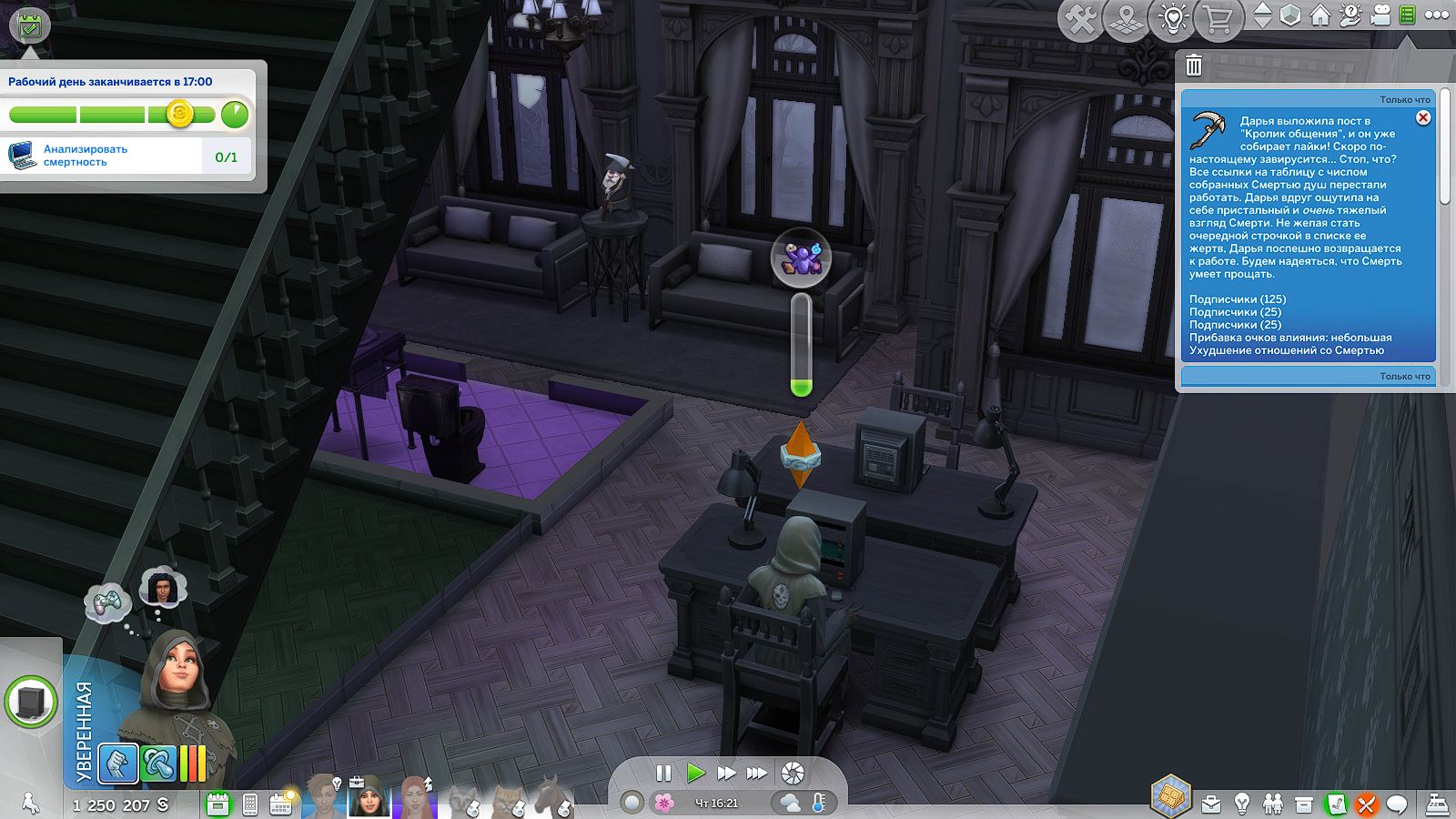The image size is (1456, 819).
Task: Open Build Mode with the hammer and wrench
Action: [1080, 19]
